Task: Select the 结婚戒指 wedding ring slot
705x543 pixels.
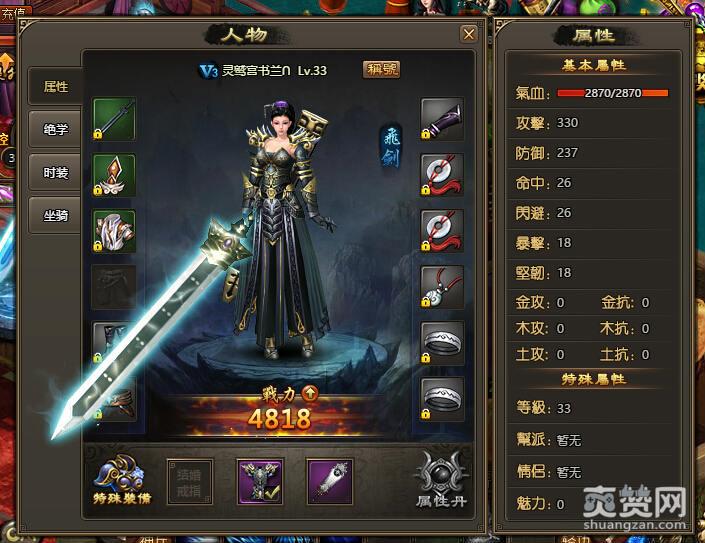Action: [189, 480]
